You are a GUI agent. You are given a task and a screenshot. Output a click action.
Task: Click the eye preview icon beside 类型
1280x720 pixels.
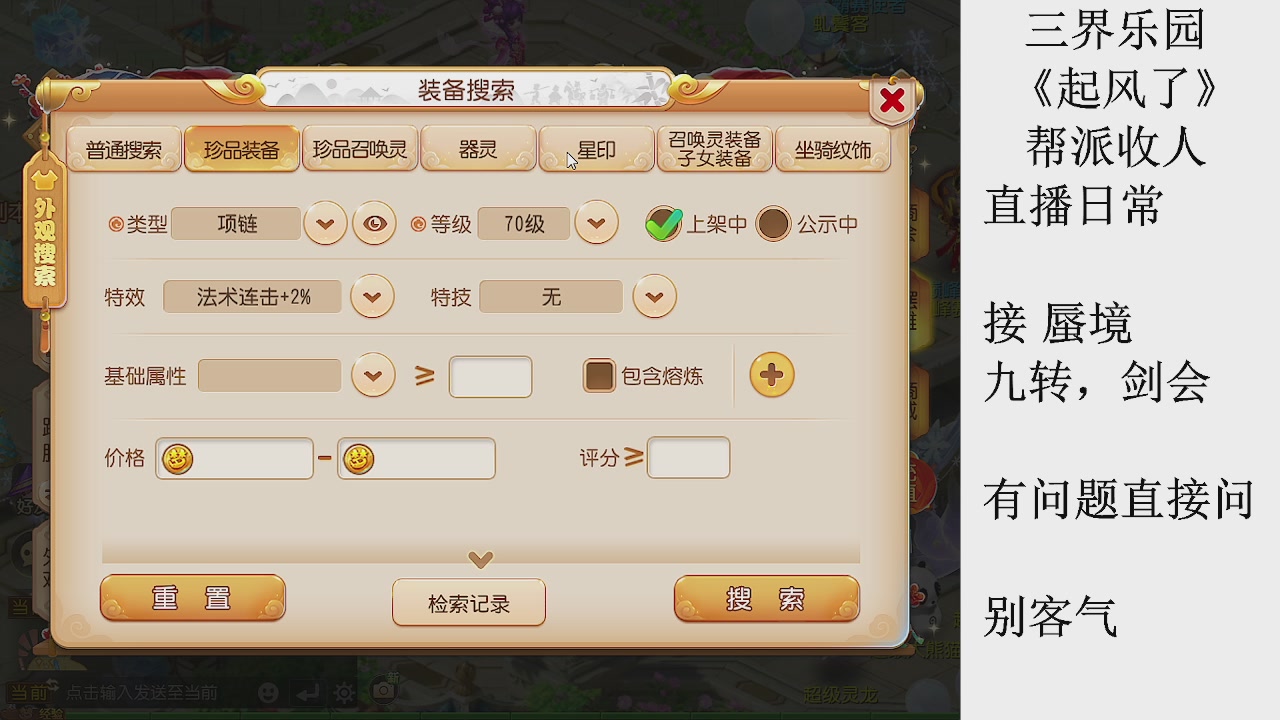375,223
